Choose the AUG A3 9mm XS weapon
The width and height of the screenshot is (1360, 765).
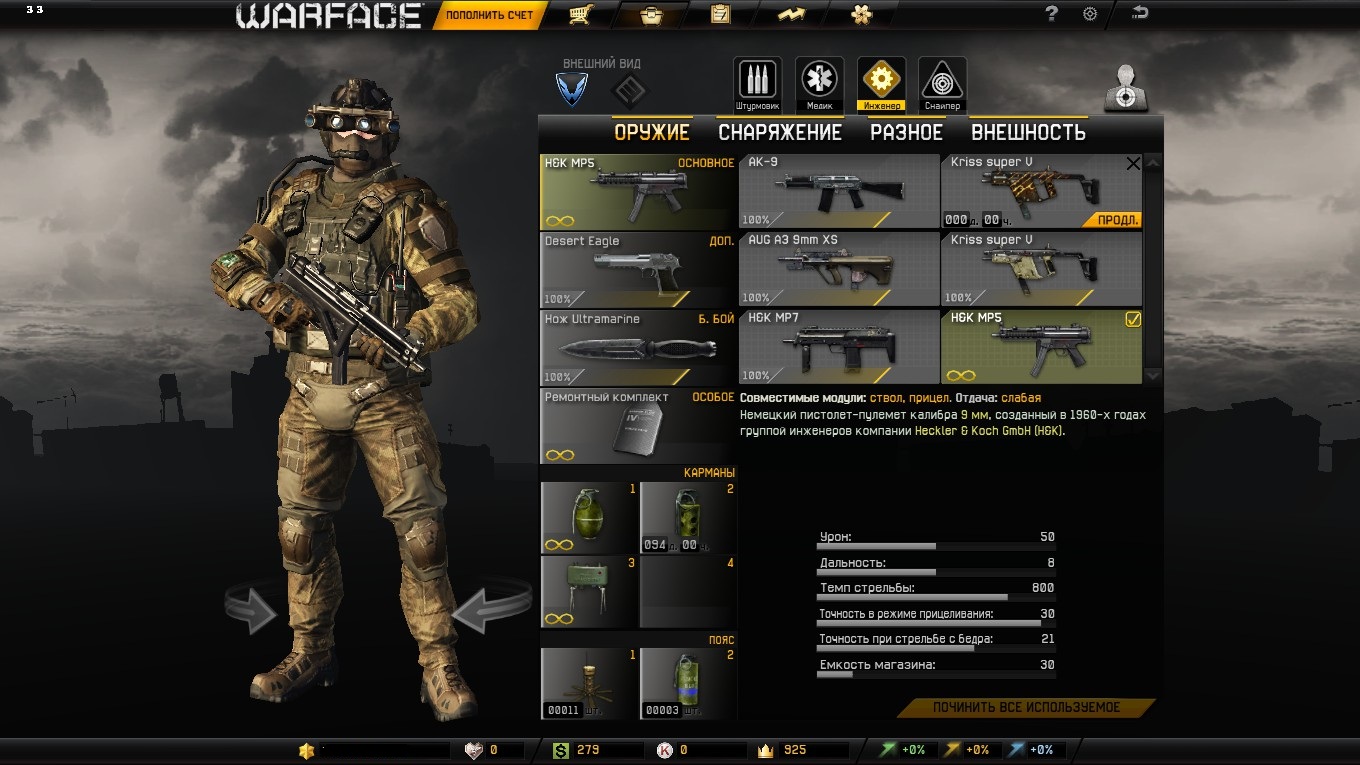click(x=838, y=268)
